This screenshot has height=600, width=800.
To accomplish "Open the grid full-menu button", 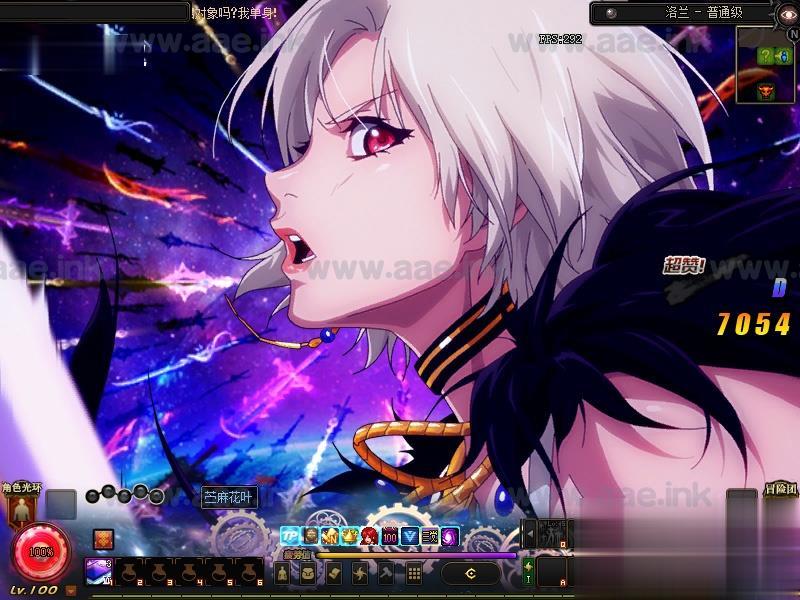I will pos(413,573).
